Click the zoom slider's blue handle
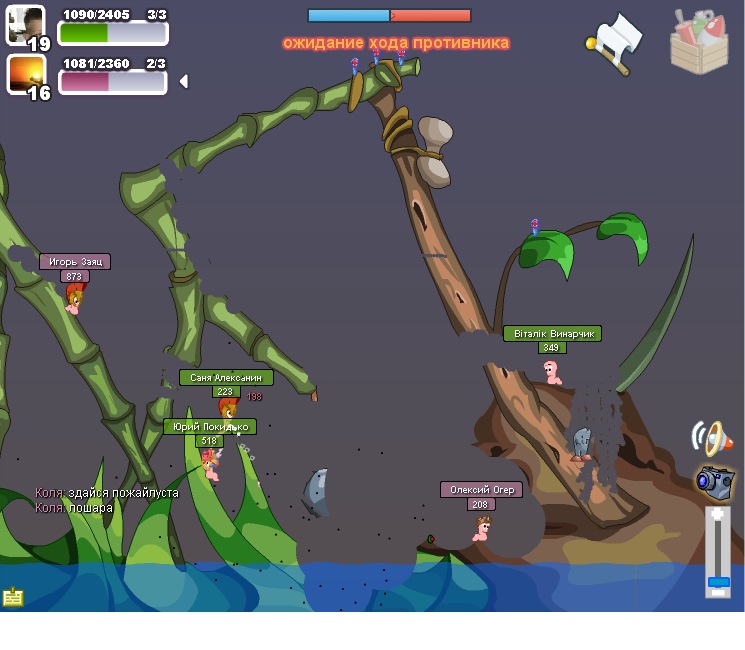Image resolution: width=745 pixels, height=650 pixels. (718, 581)
